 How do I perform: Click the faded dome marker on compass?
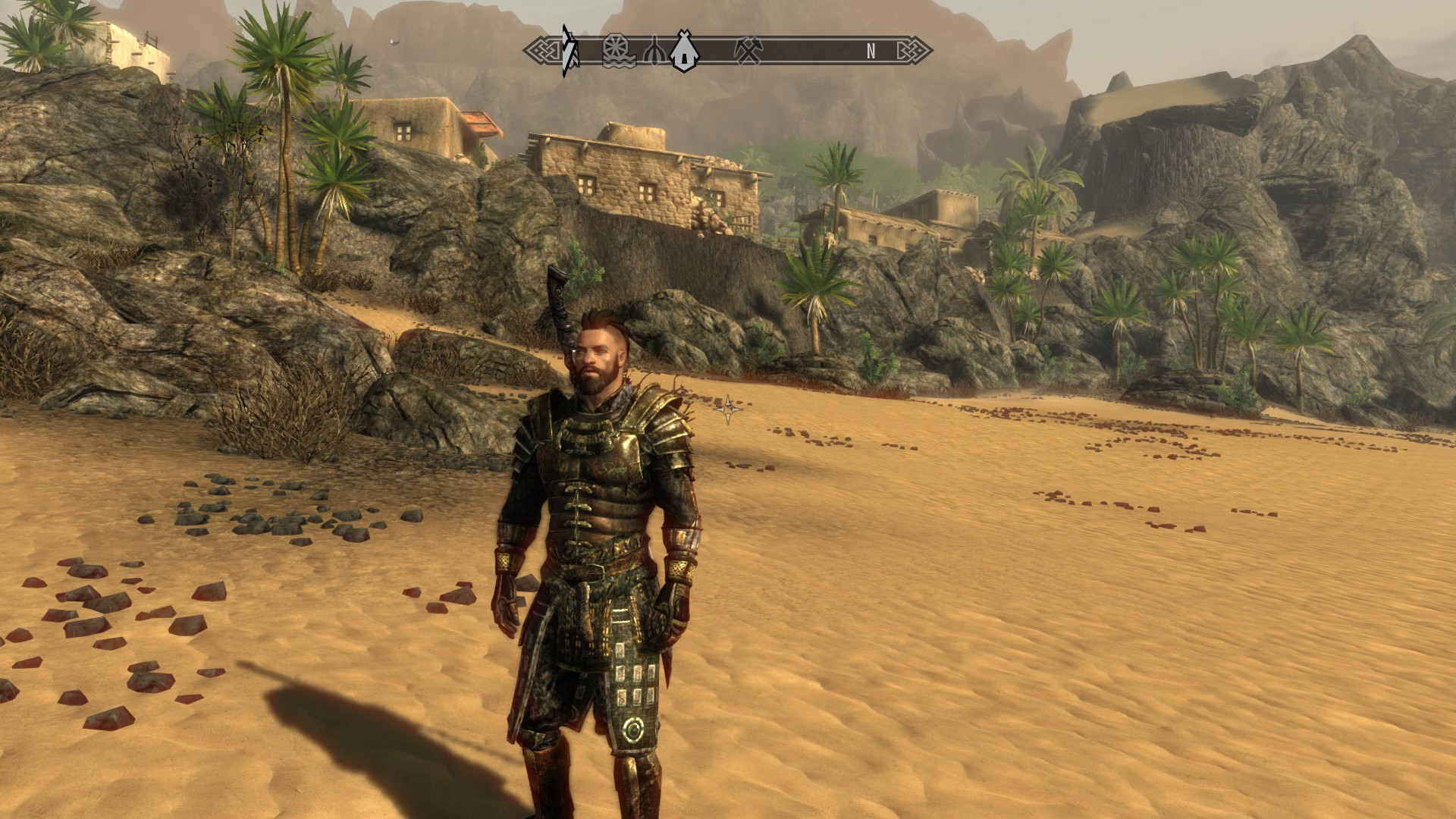point(655,52)
